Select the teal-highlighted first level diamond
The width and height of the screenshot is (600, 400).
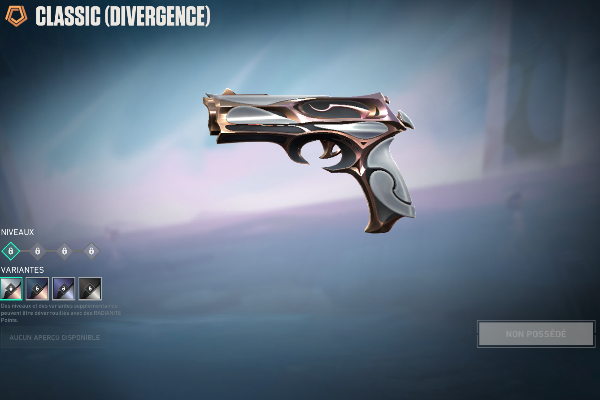(11, 251)
